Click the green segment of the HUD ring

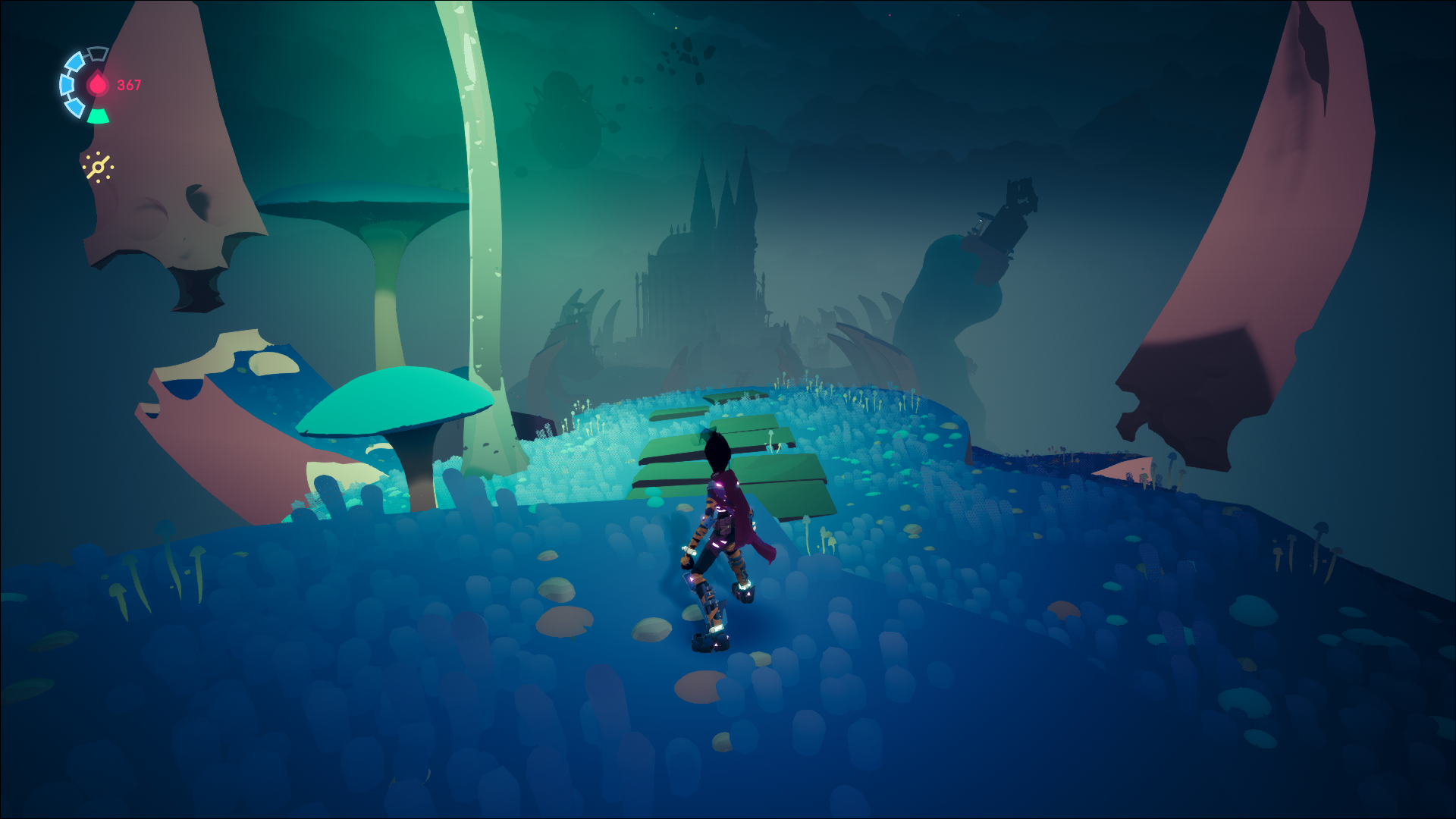pos(99,116)
